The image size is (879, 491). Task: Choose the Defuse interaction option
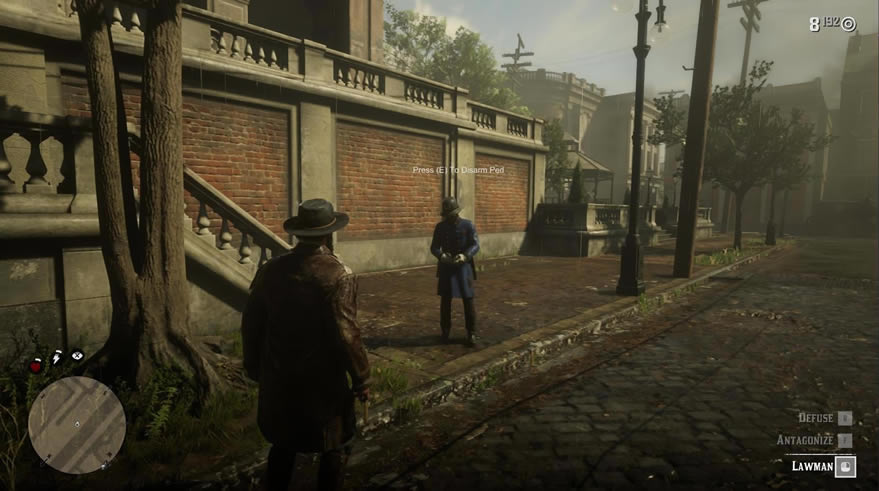816,418
